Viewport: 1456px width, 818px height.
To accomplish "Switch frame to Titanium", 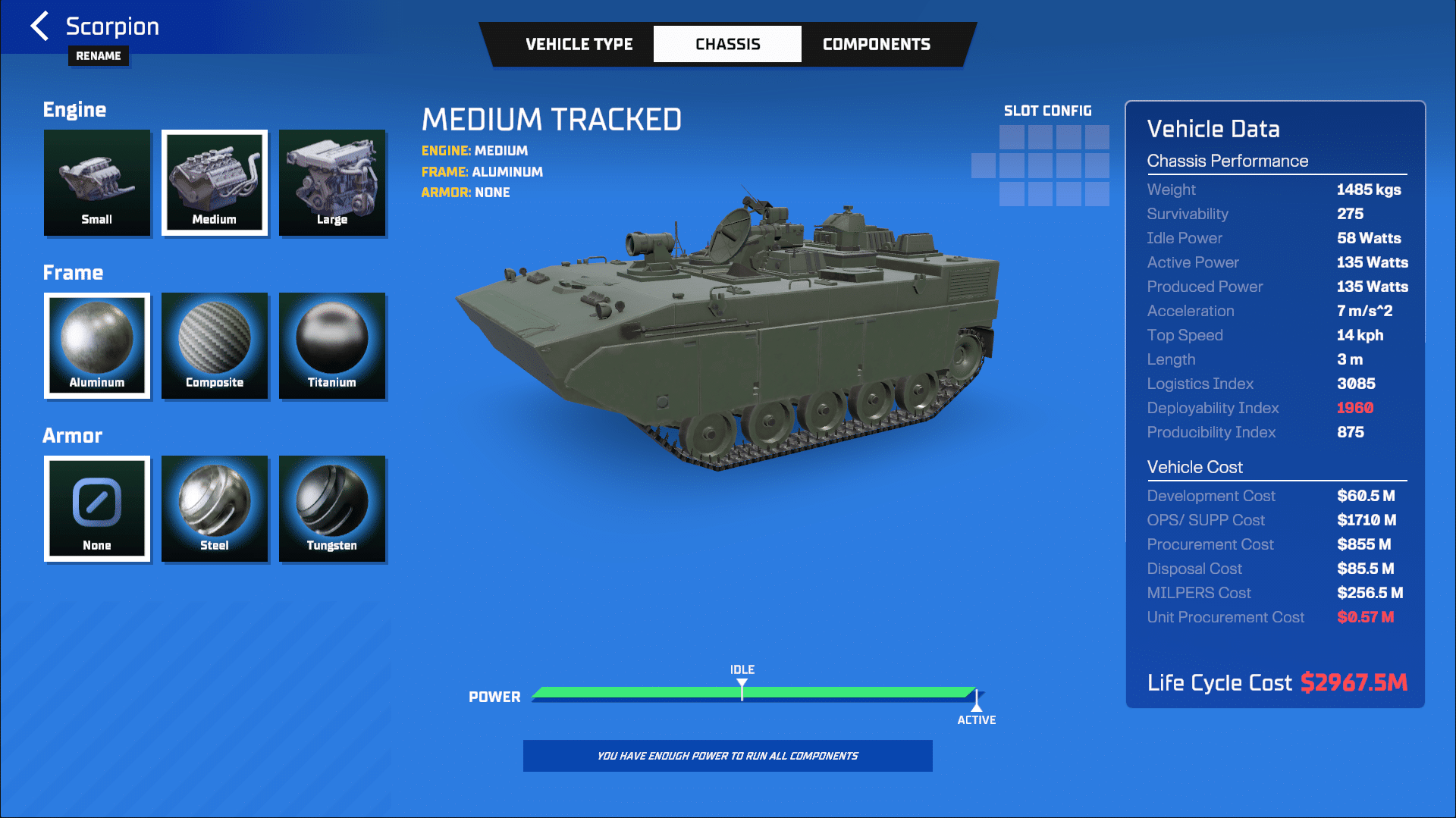I will click(x=332, y=346).
